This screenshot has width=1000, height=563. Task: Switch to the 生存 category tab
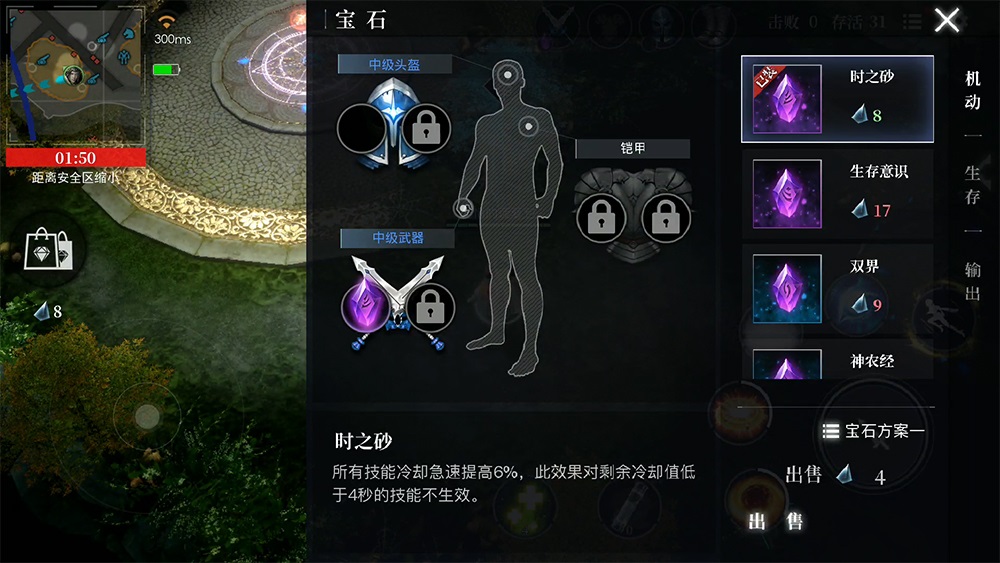(x=972, y=185)
